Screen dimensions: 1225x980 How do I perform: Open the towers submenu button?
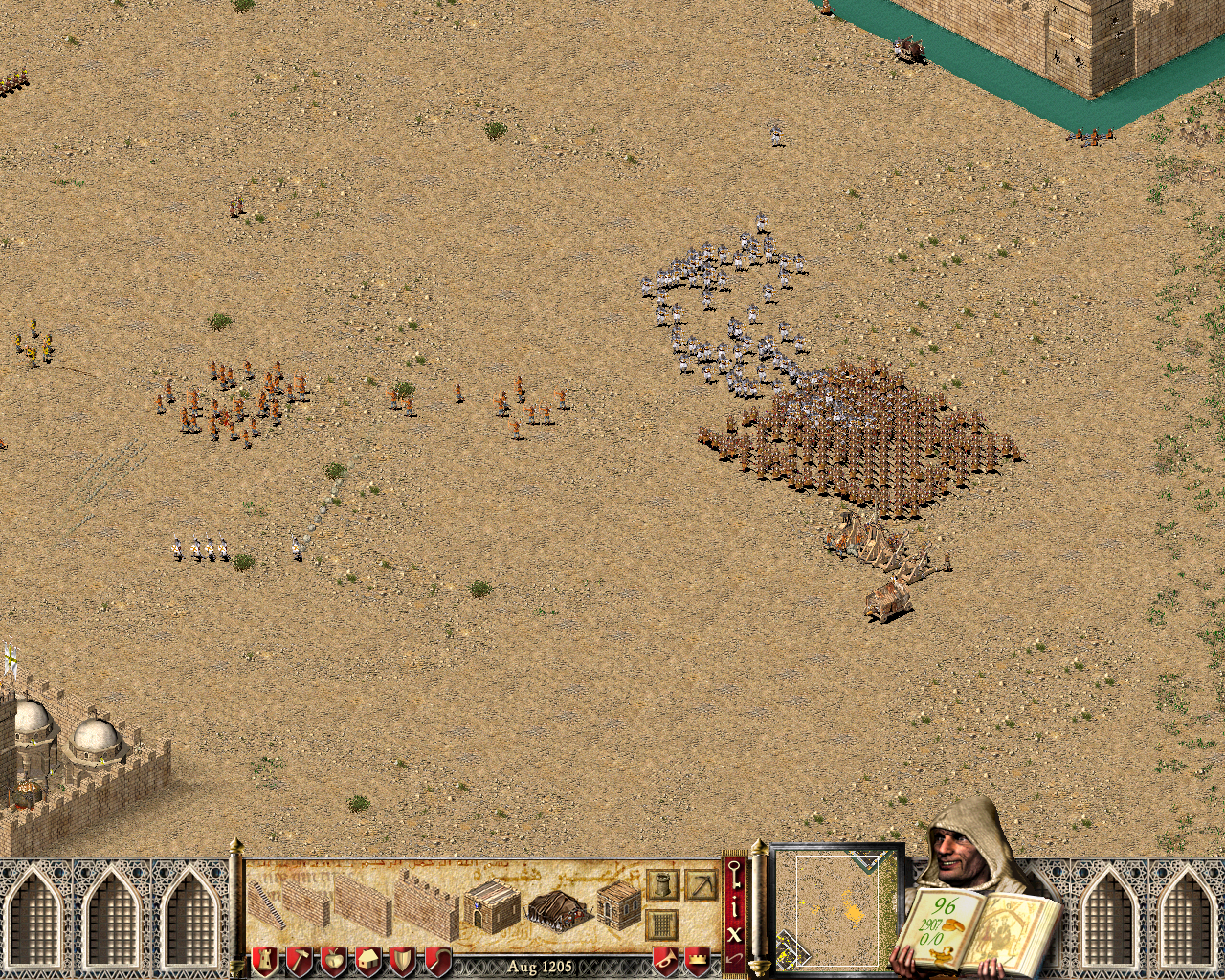[x=662, y=884]
